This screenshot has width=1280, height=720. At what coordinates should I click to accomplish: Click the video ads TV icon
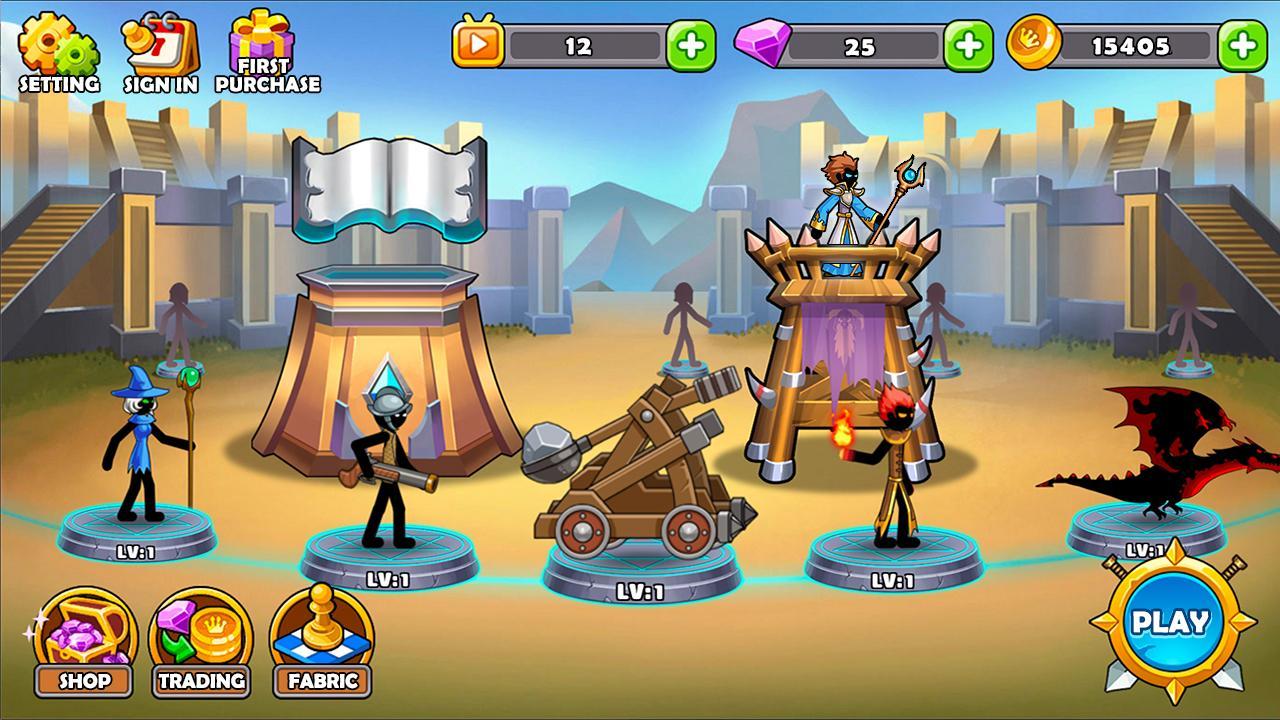(480, 42)
